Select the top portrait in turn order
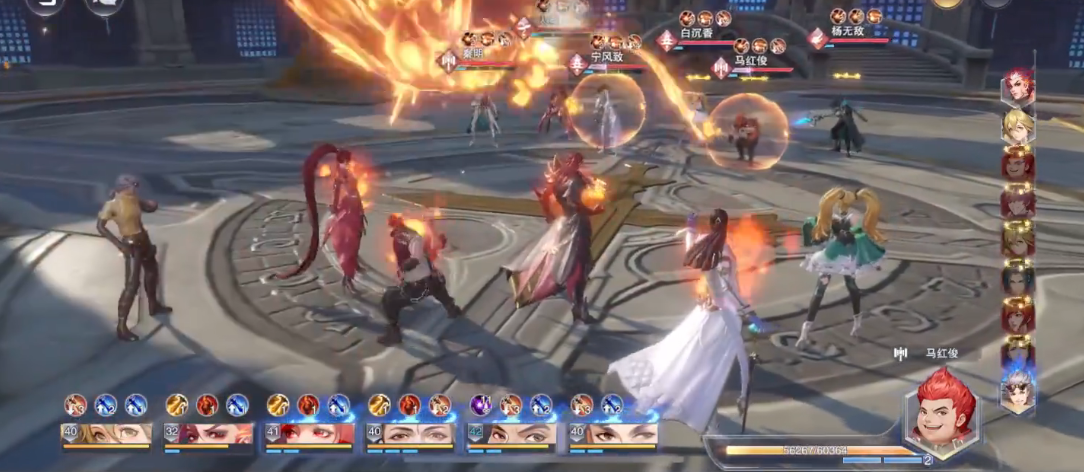 coord(1018,87)
